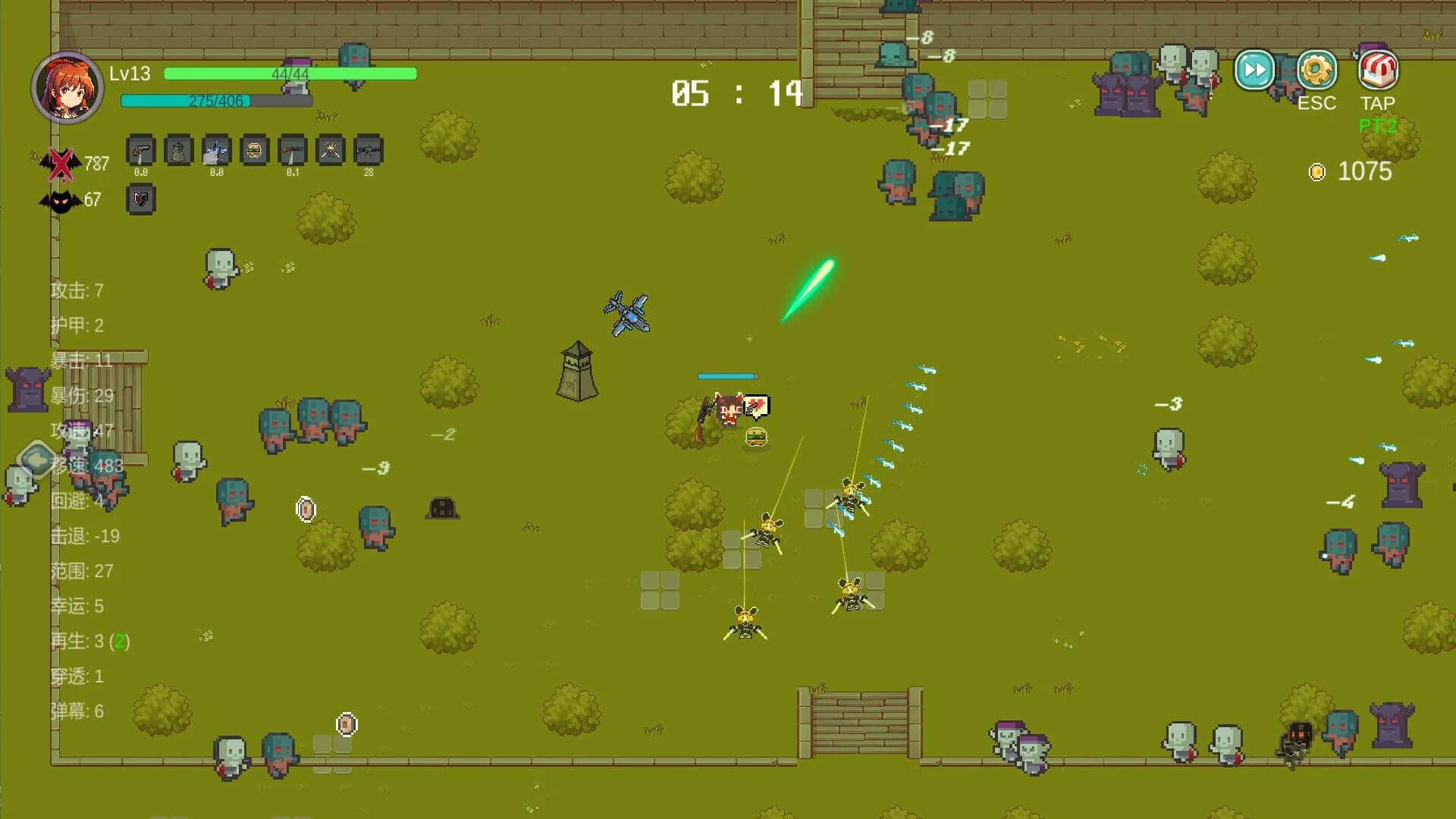Open settings with the ESC gear icon
The image size is (1456, 819).
(x=1316, y=70)
